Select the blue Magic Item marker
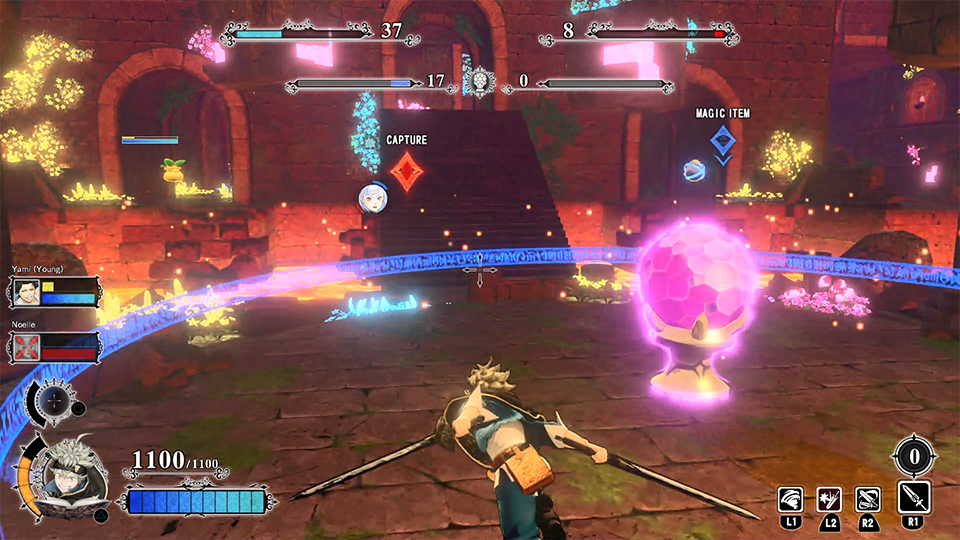 coord(723,140)
